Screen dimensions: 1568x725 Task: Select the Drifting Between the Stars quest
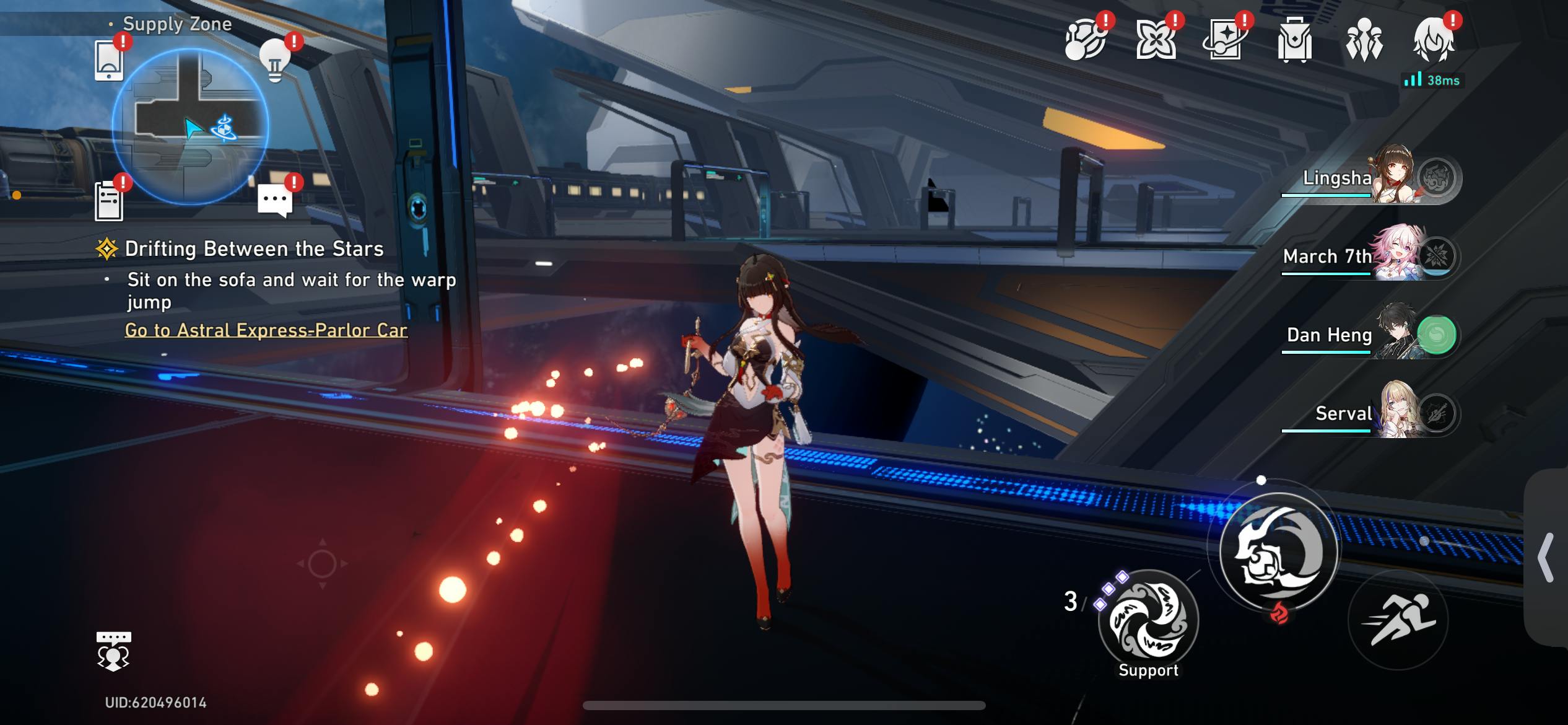254,249
